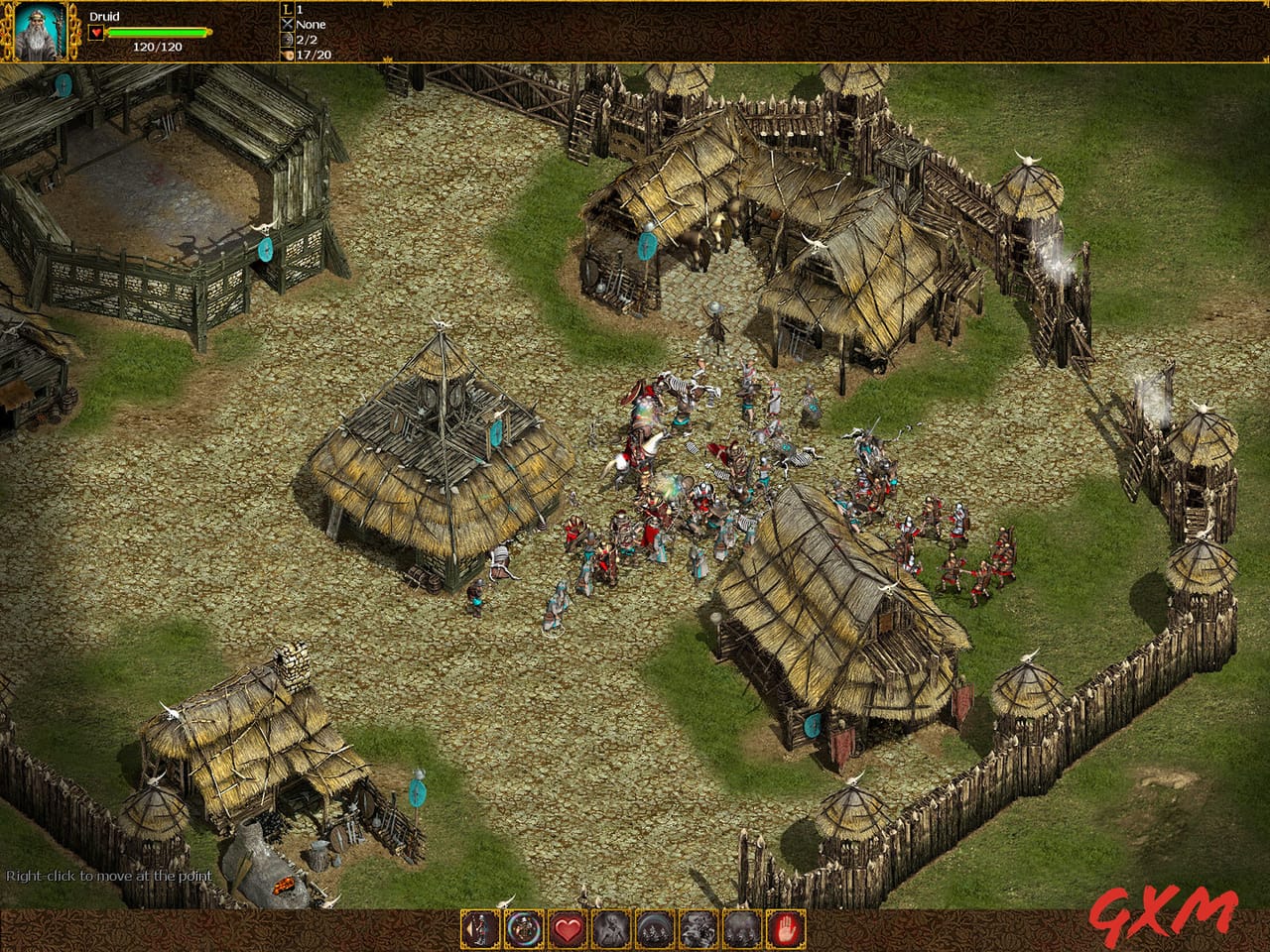Click the crossed-swords None weapon slot
This screenshot has width=1270, height=952.
coord(287,22)
